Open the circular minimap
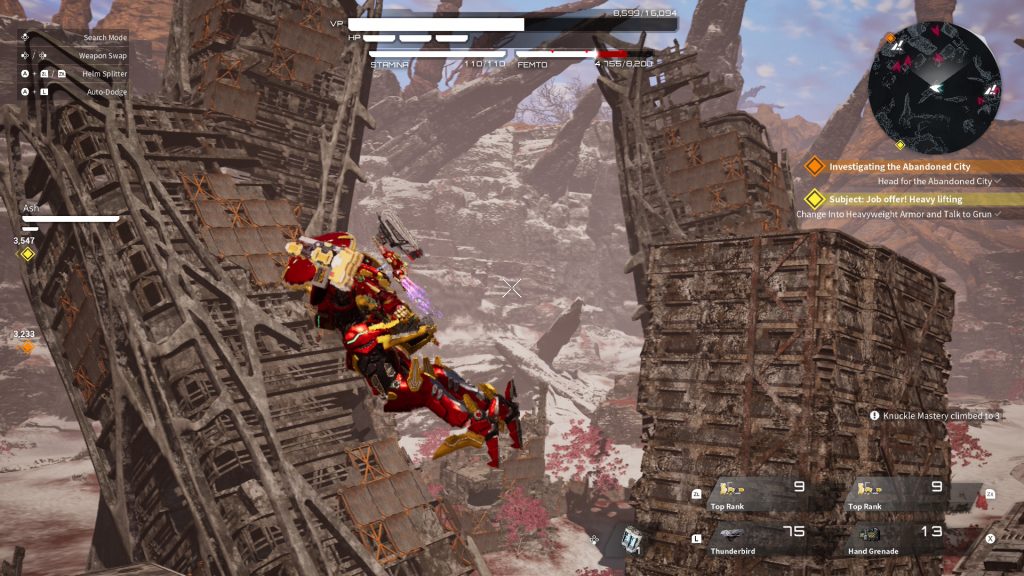Image resolution: width=1024 pixels, height=576 pixels. tap(934, 87)
